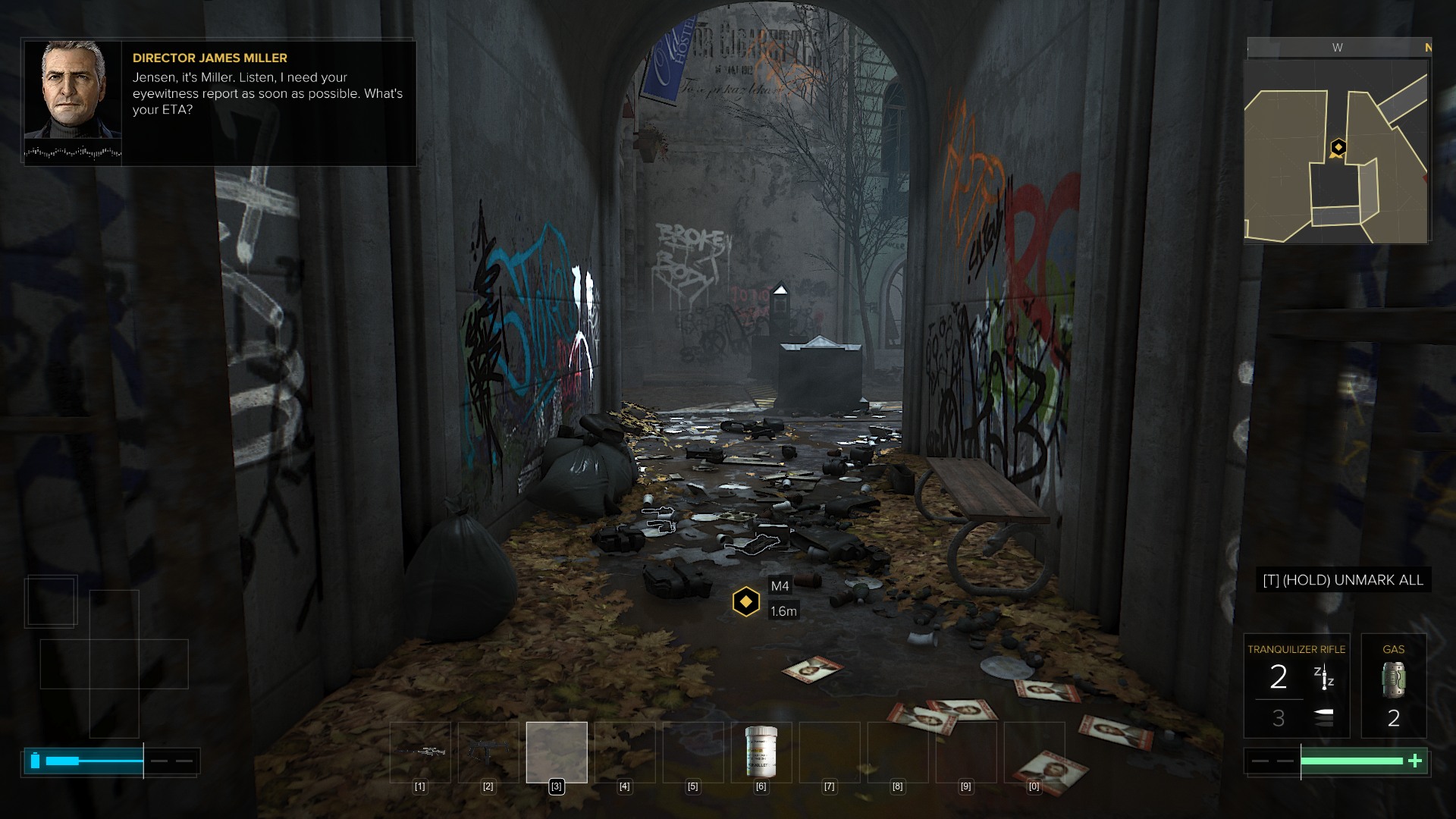Select the Gas grenade icon
This screenshot has height=819, width=1456.
click(x=1393, y=680)
